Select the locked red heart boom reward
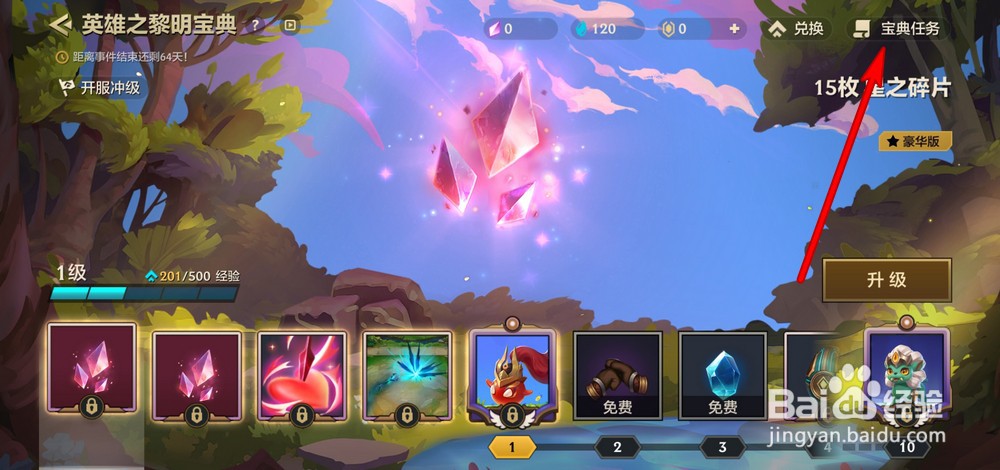 pyautogui.click(x=302, y=375)
